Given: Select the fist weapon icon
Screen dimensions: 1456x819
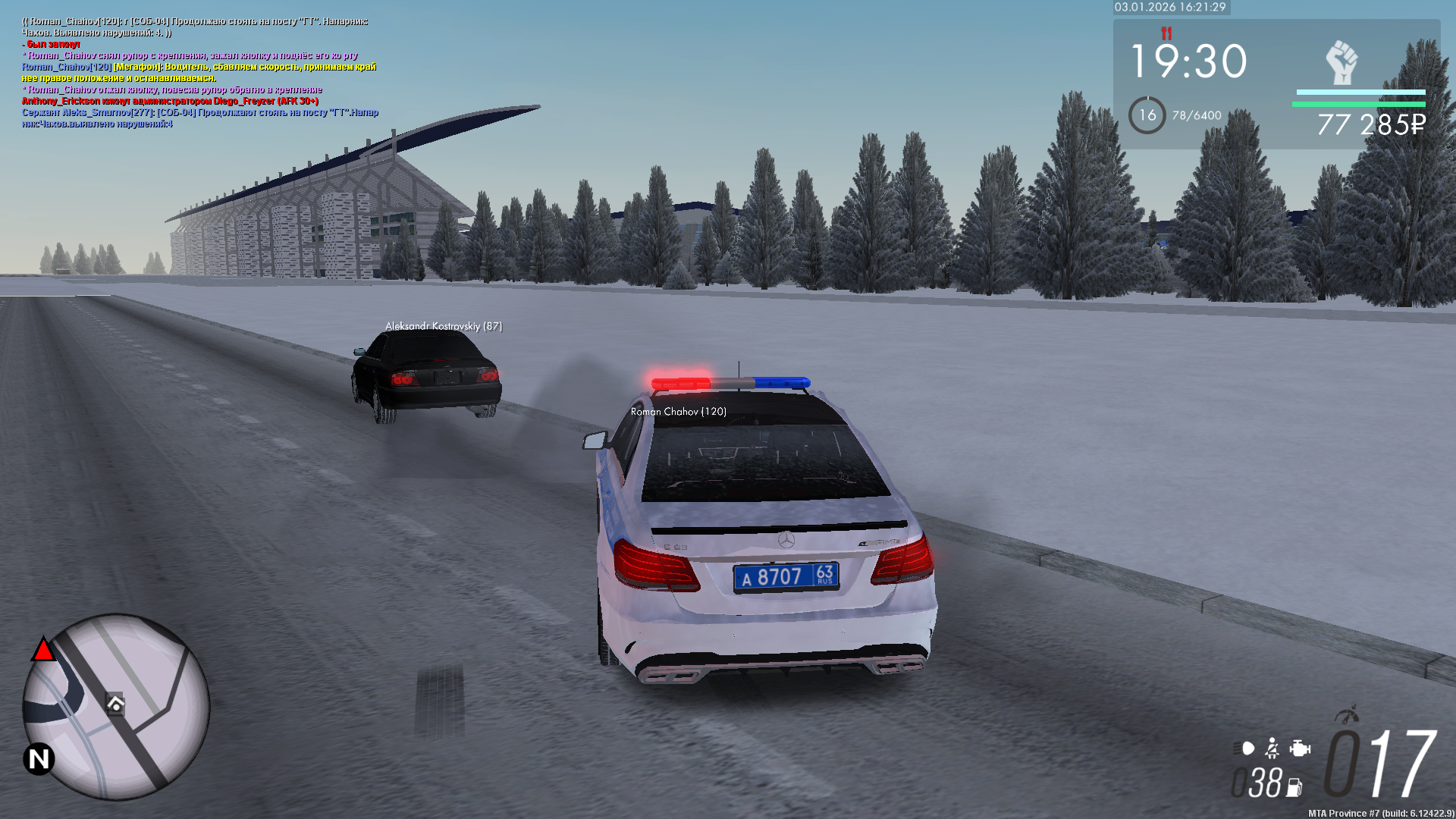Looking at the screenshot, I should coord(1341,62).
